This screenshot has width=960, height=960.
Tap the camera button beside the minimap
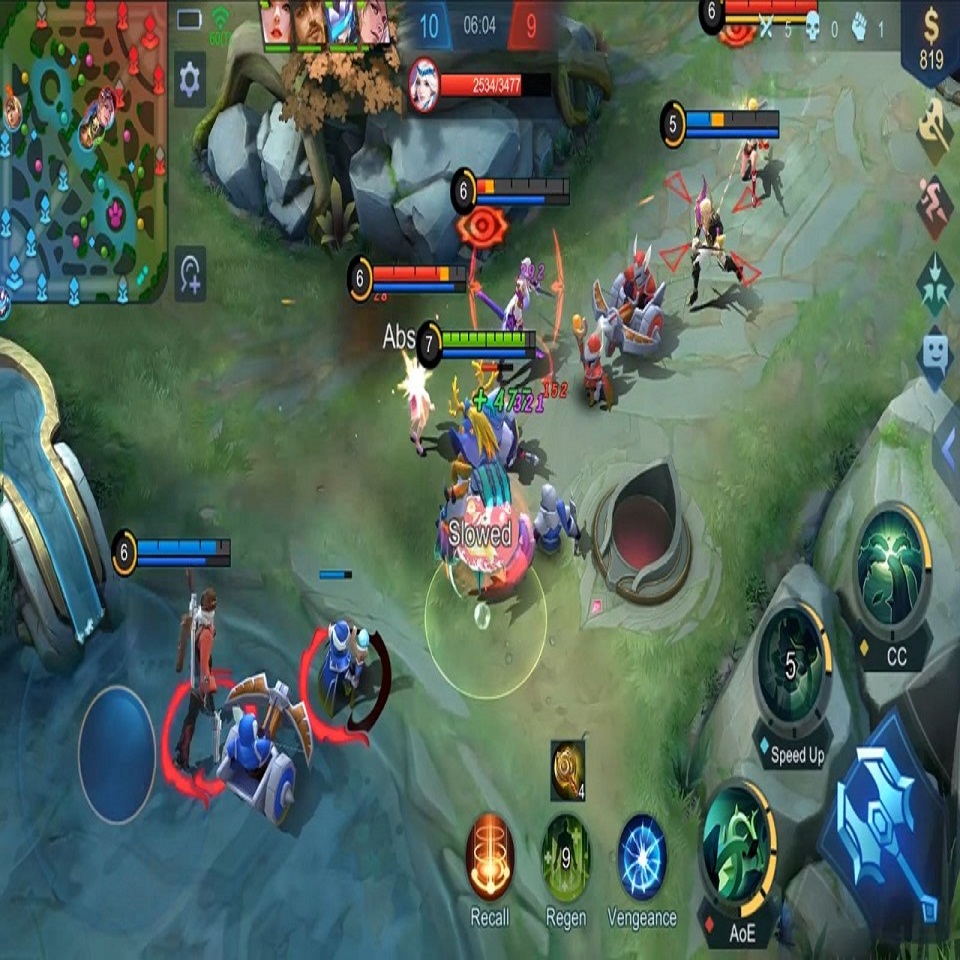point(190,274)
